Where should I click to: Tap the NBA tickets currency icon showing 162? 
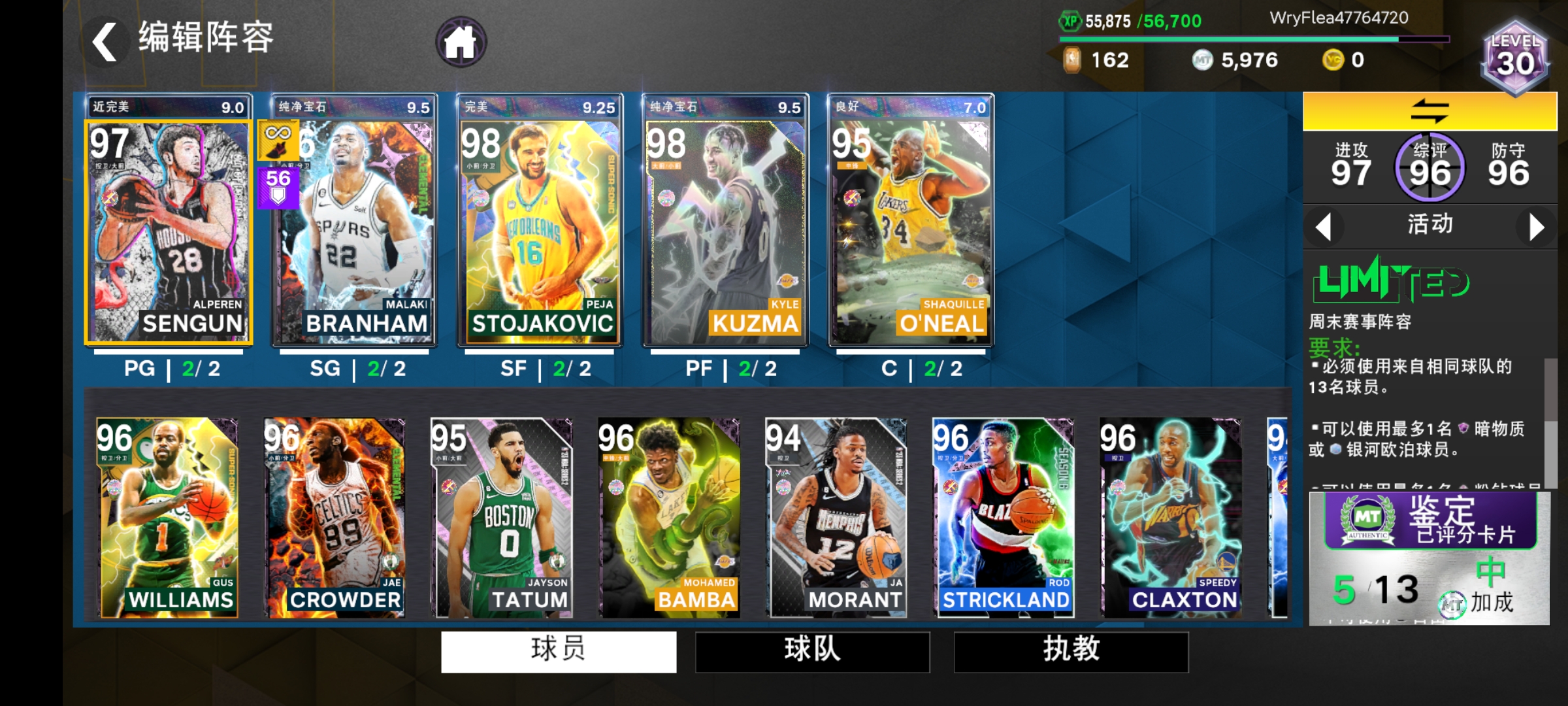tap(1073, 60)
